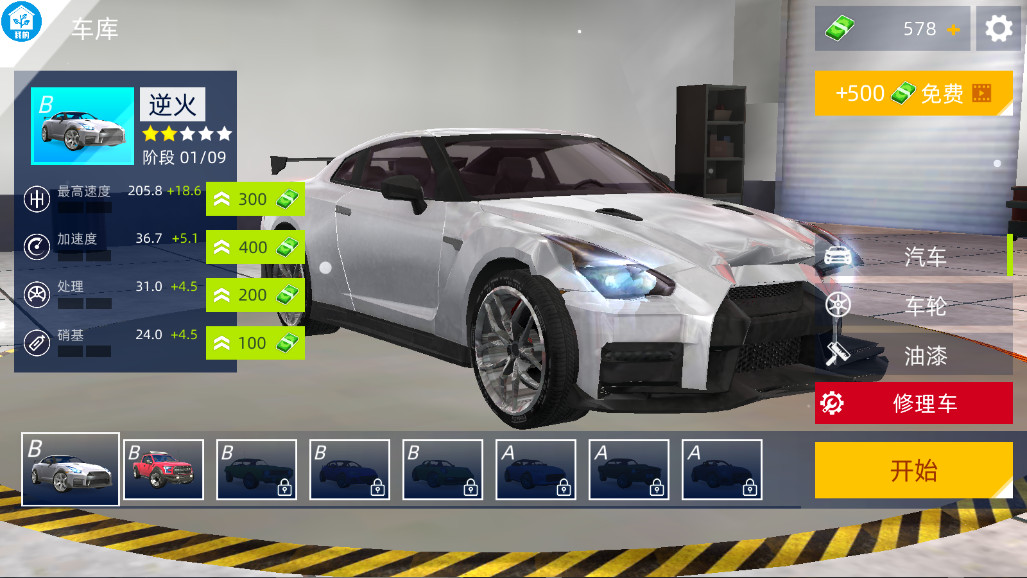
Task: Upgrade acceleration for 400 cash
Action: pyautogui.click(x=255, y=247)
